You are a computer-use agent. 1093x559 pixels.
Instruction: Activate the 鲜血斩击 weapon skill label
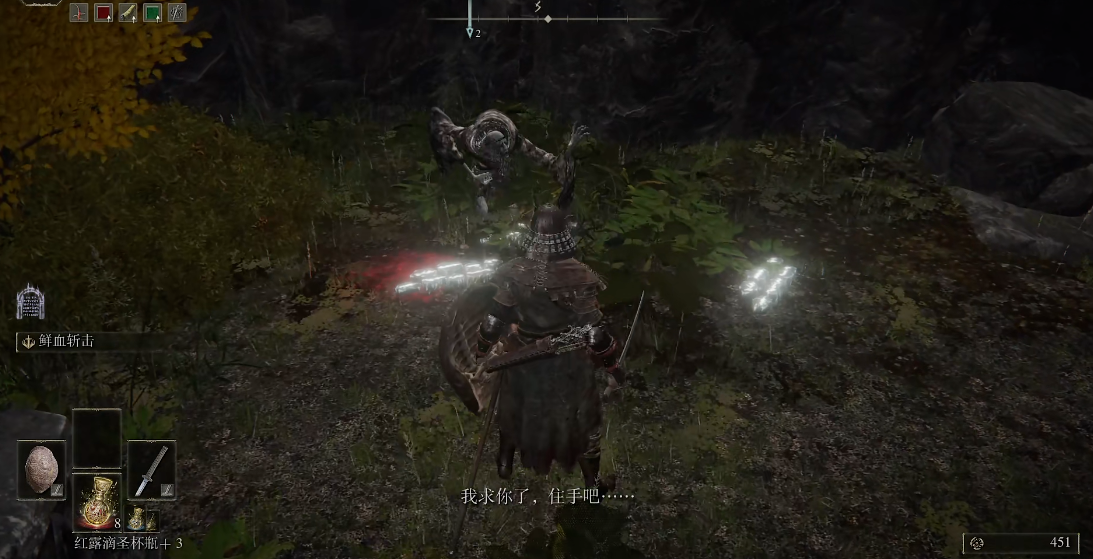point(69,341)
